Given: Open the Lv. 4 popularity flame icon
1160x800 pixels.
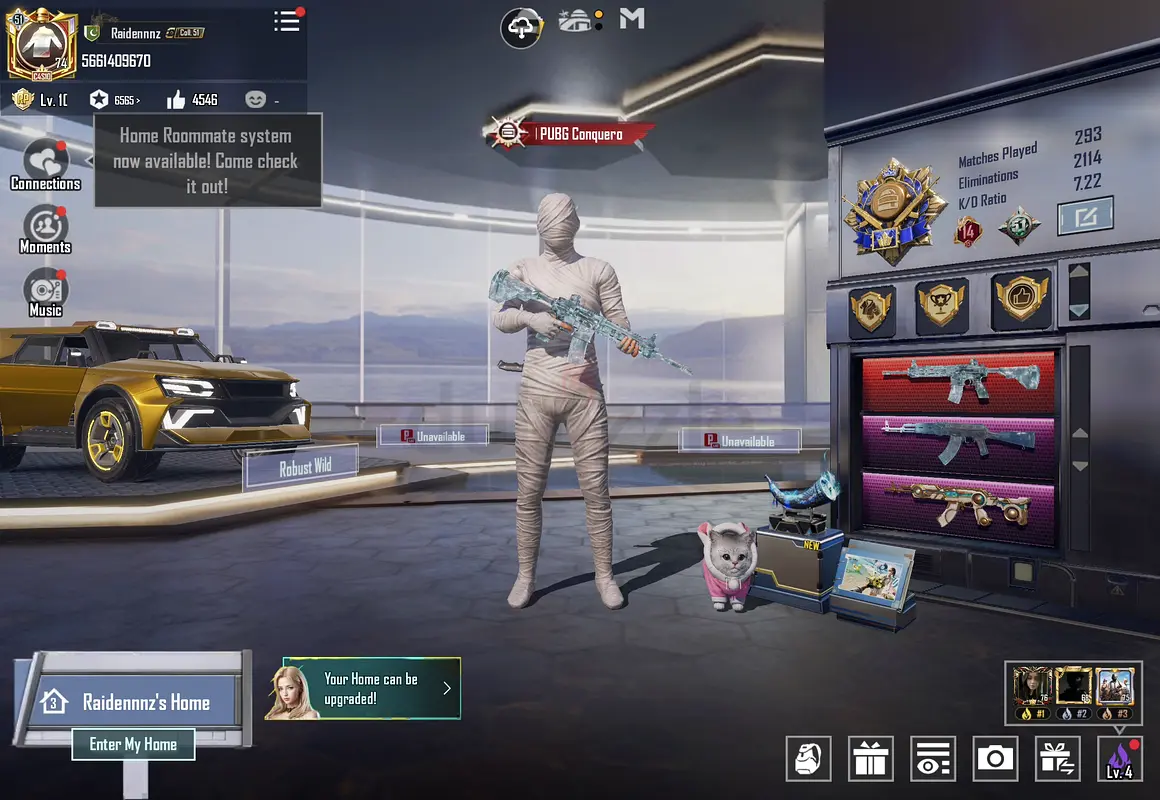Looking at the screenshot, I should tap(1119, 759).
